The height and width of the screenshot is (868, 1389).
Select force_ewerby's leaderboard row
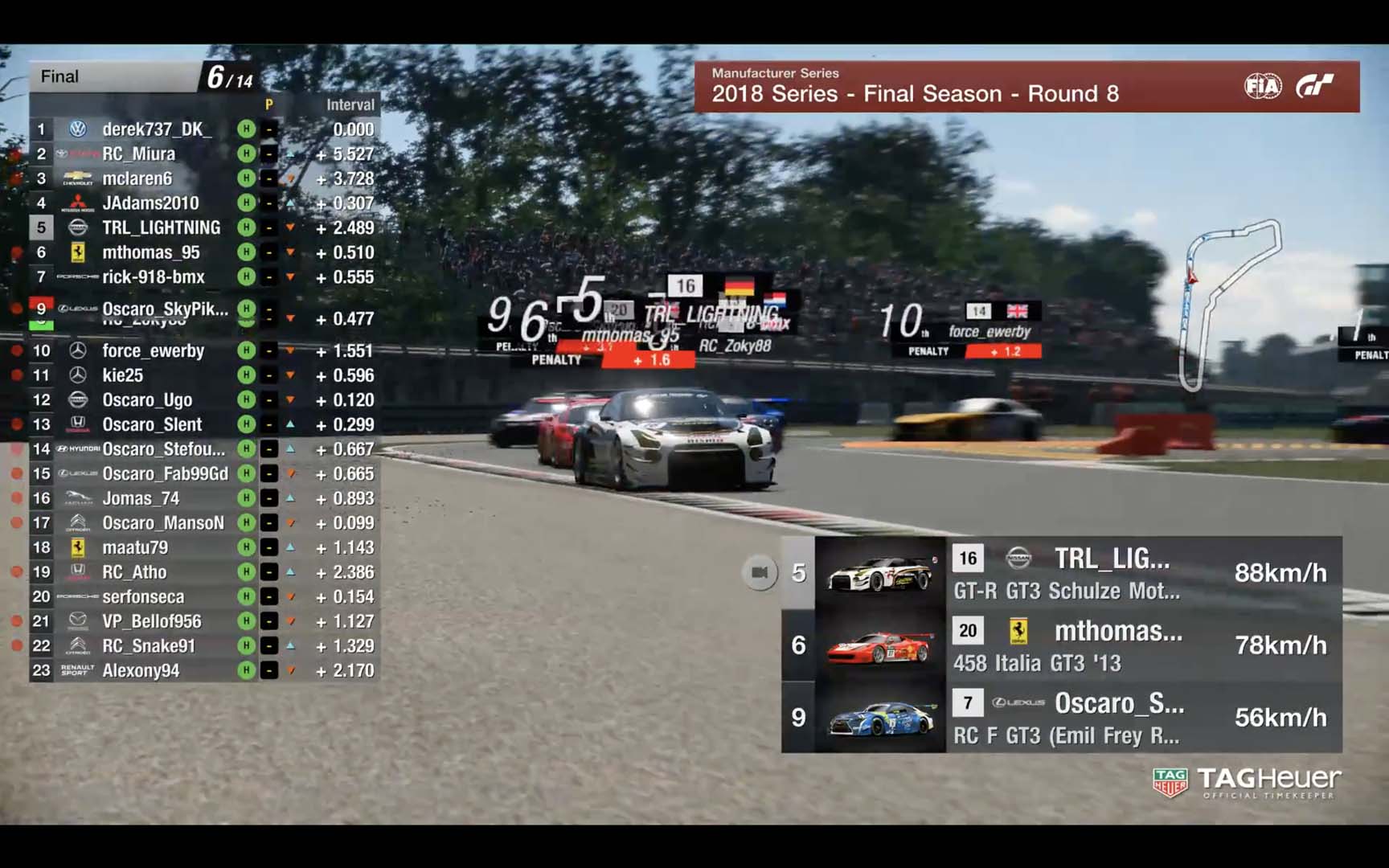click(x=153, y=351)
